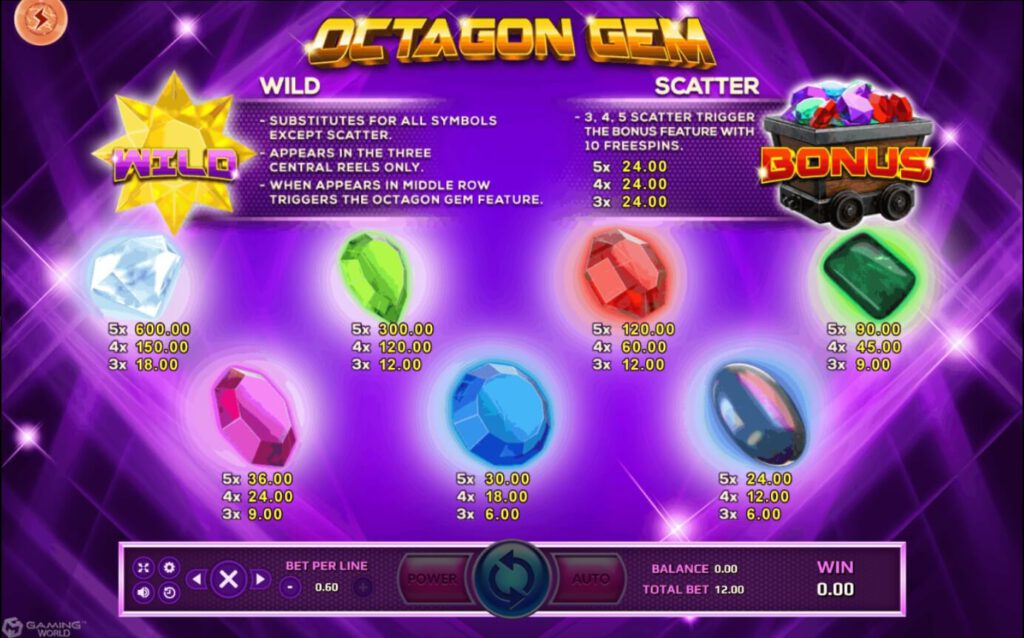Mute the sound with the speaker icon
The image size is (1024, 638).
tap(143, 592)
